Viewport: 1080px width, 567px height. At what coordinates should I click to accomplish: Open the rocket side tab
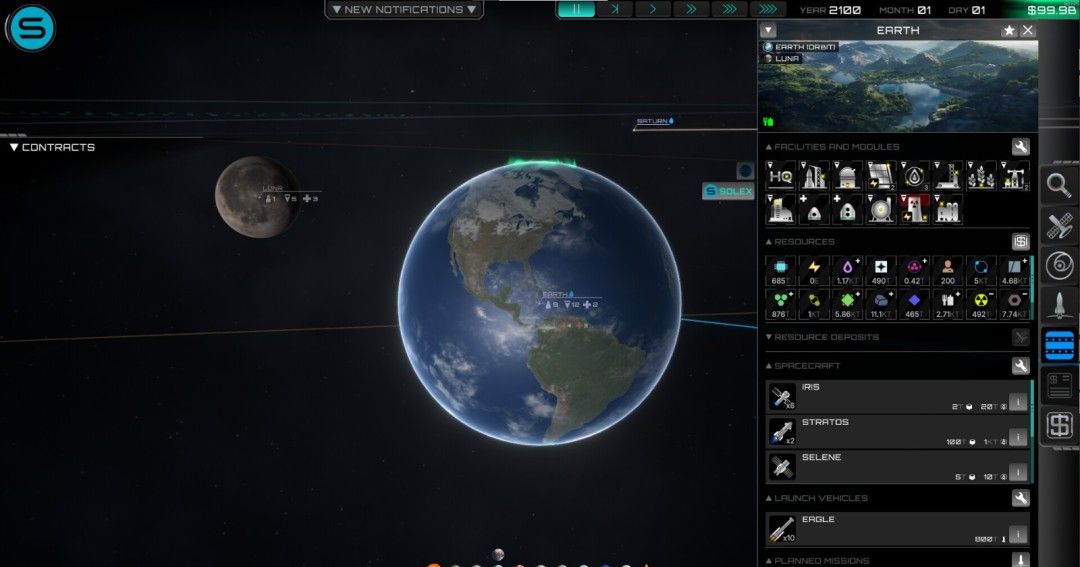pos(1059,305)
